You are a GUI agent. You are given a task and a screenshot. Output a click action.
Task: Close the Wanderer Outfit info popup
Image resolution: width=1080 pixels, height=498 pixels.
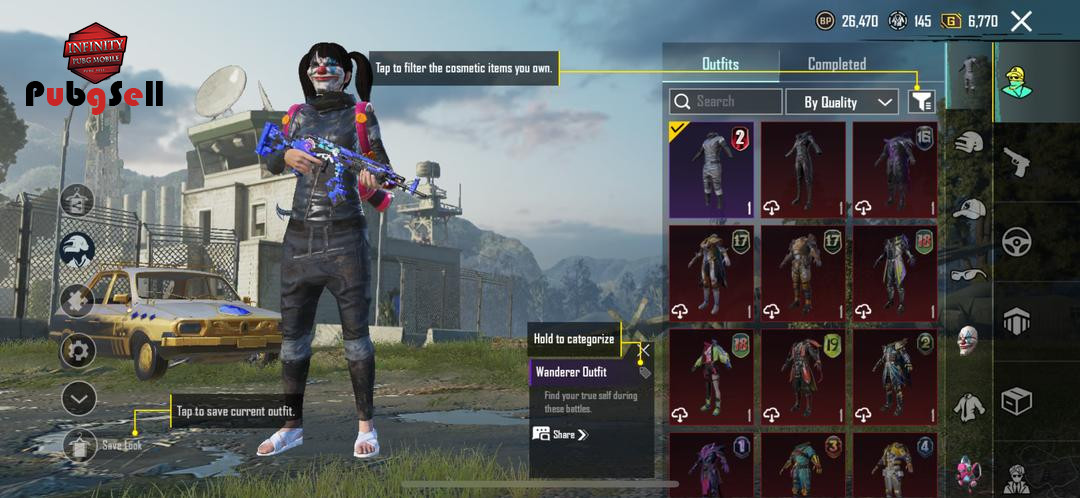coord(645,350)
